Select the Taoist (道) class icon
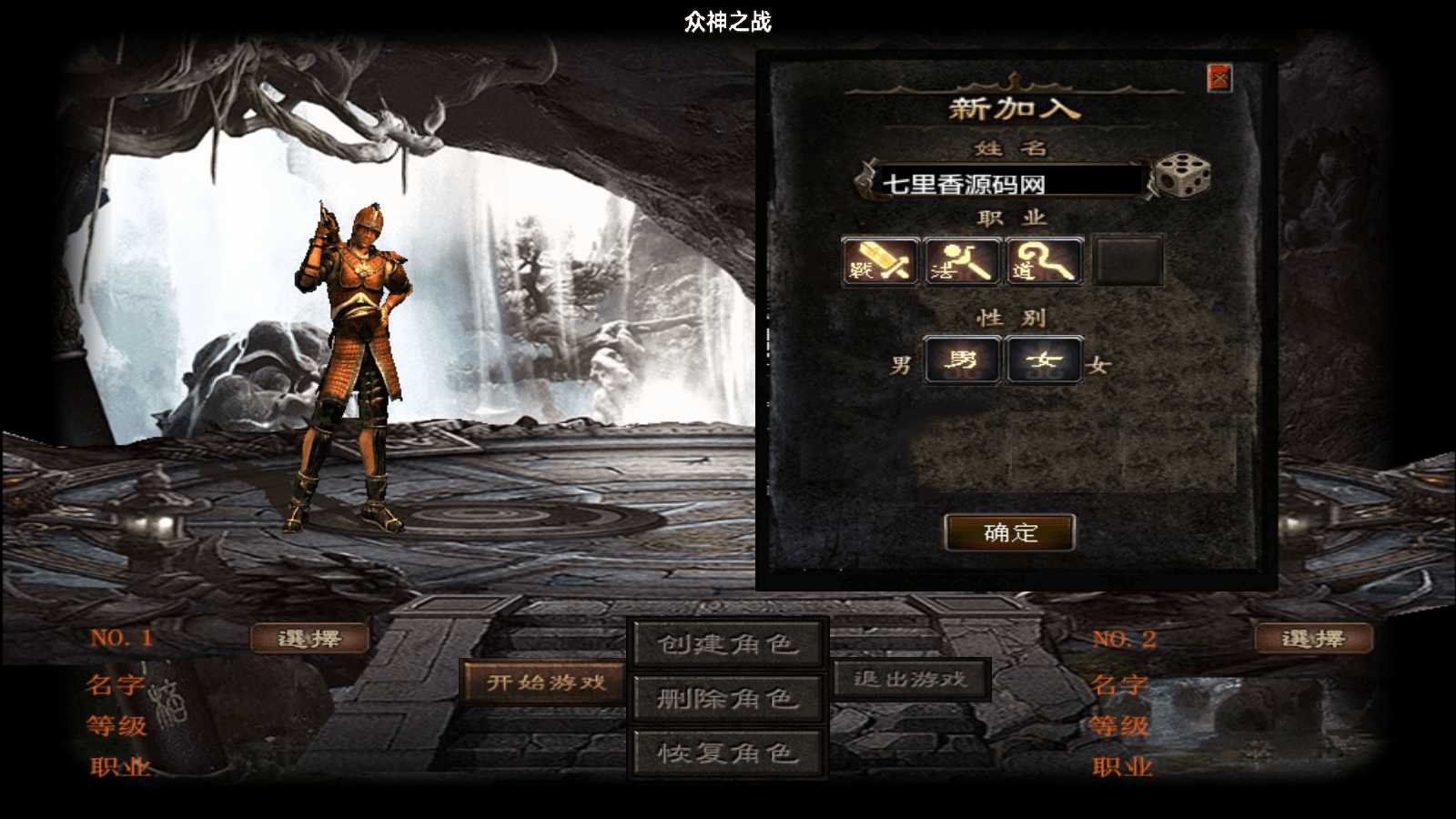1456x819 pixels. (x=1043, y=262)
